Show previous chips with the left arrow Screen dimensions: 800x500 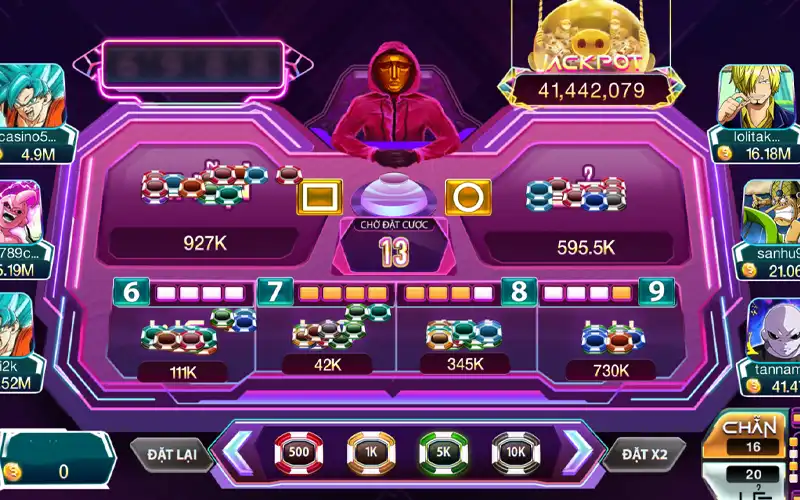pyautogui.click(x=241, y=452)
